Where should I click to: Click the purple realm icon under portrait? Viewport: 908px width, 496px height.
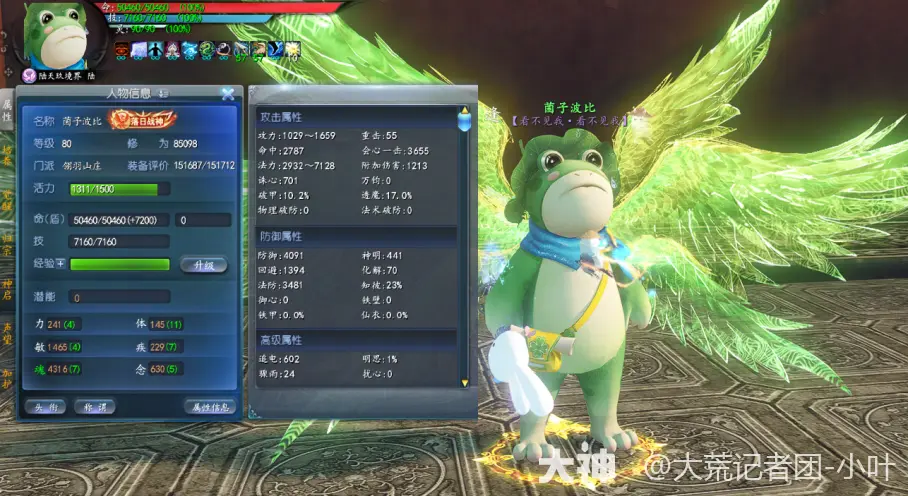coord(28,74)
